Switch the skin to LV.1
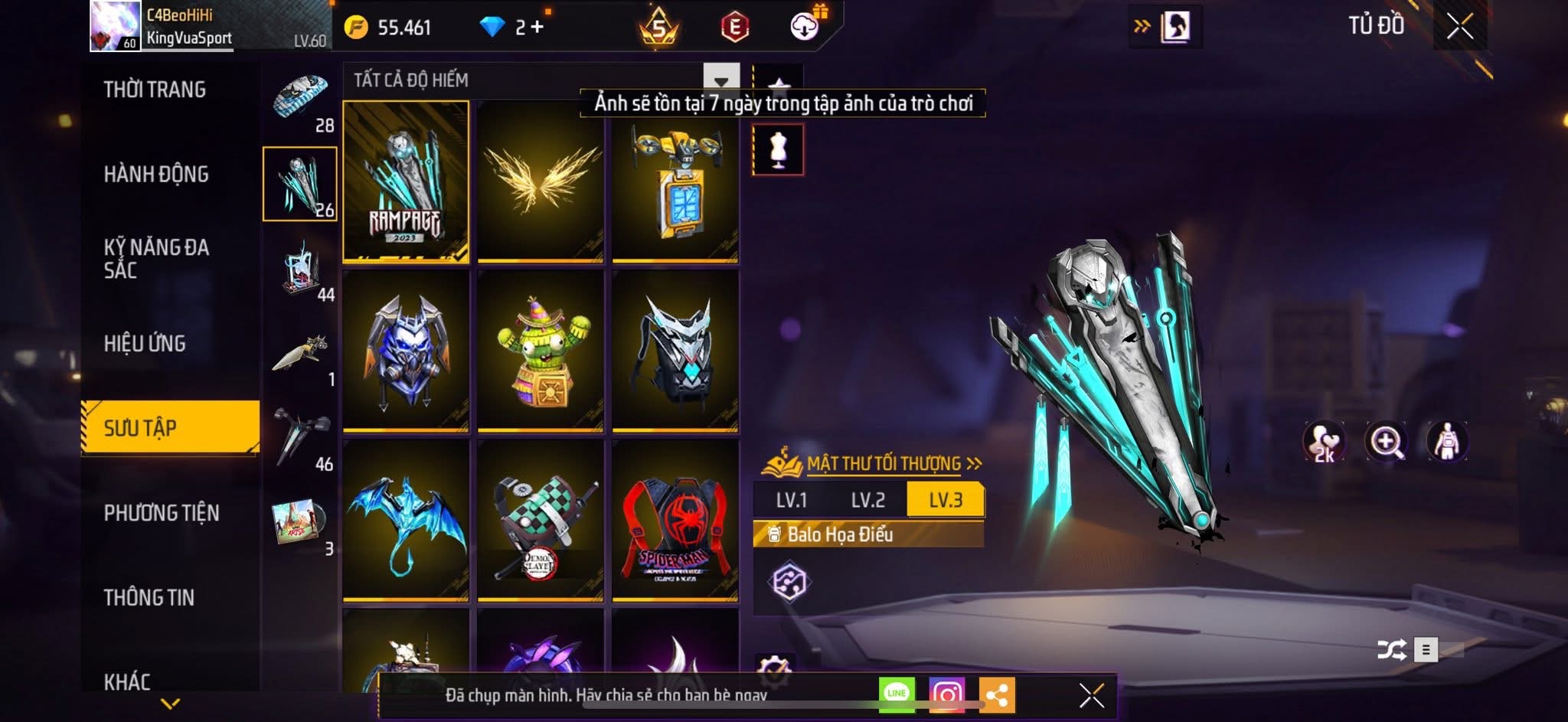The height and width of the screenshot is (722, 1568). click(x=791, y=501)
